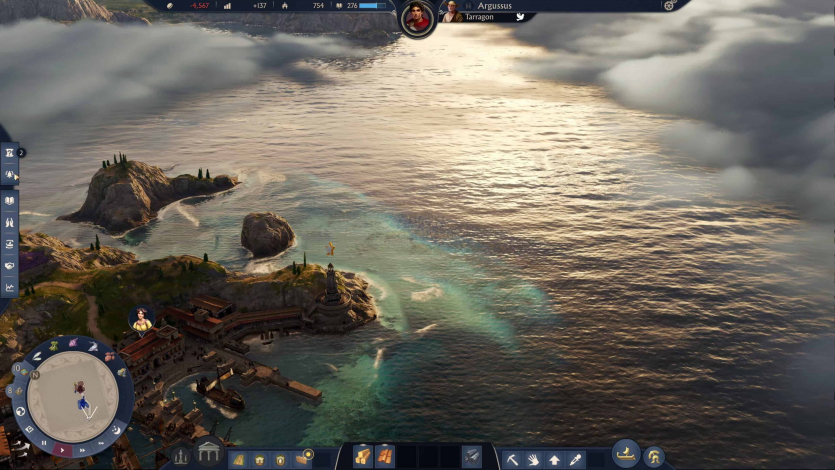The width and height of the screenshot is (835, 470).
Task: Open the helmet military button
Action: point(654,457)
